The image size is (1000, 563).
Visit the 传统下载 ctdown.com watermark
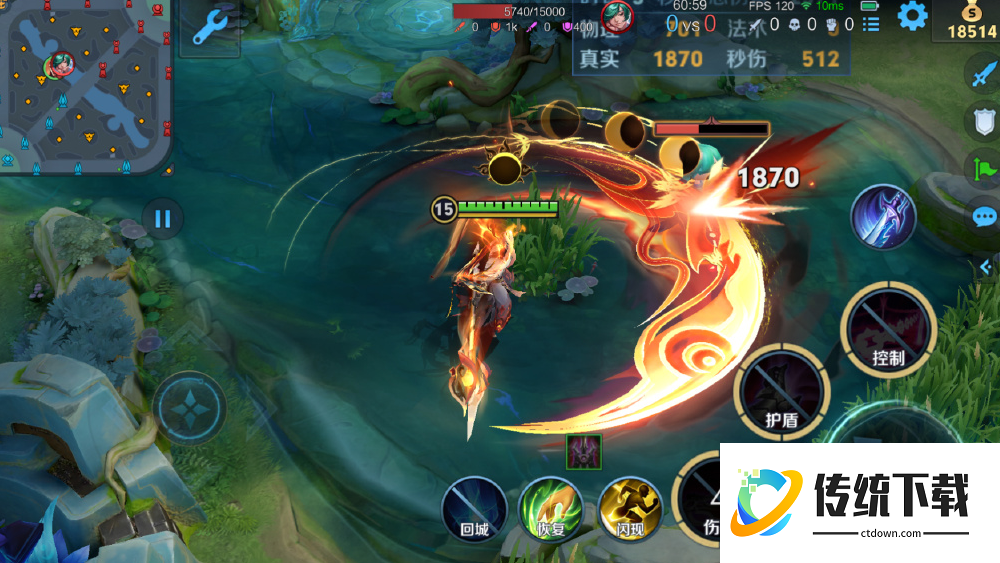pyautogui.click(x=859, y=502)
